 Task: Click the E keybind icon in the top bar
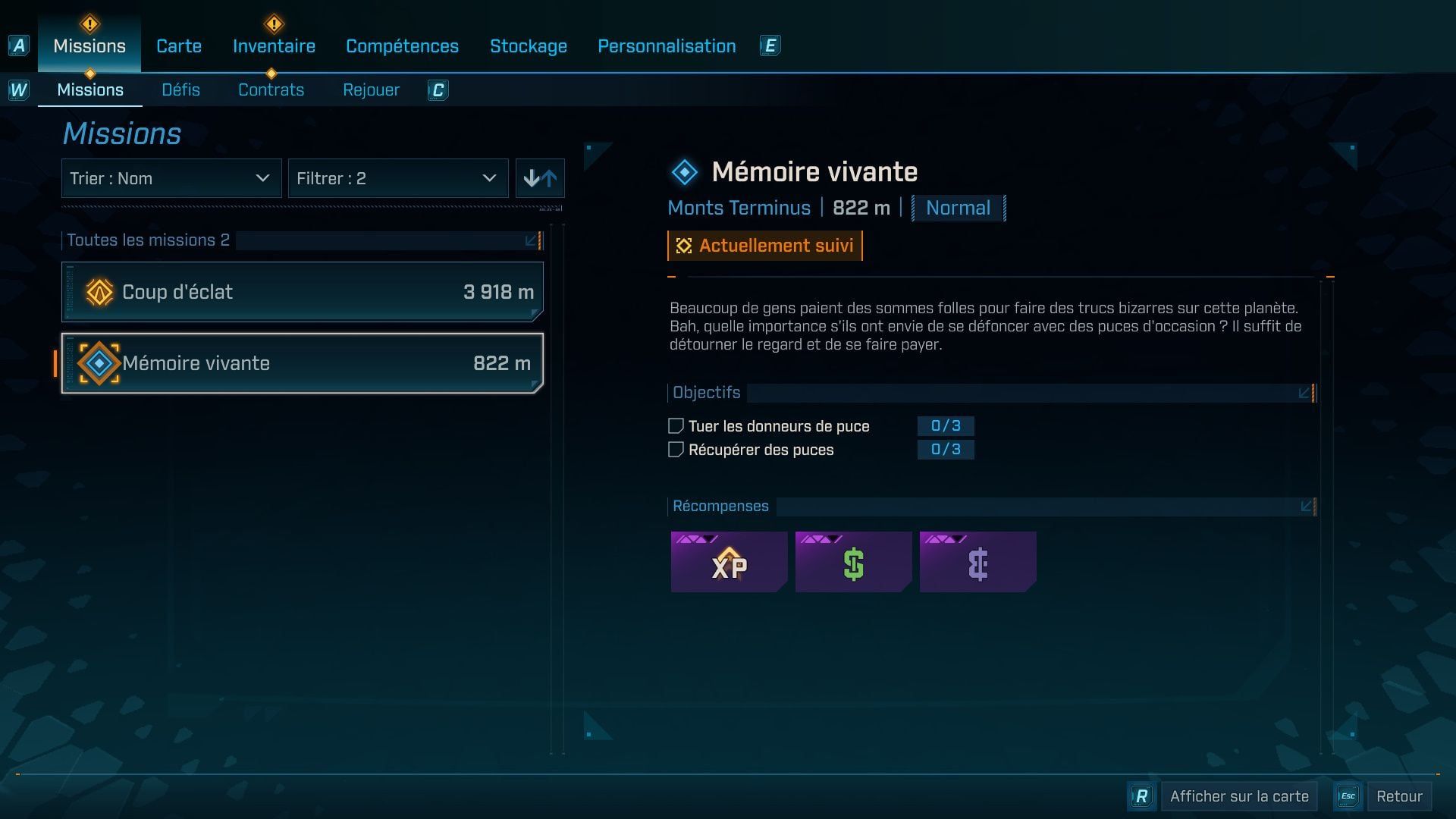click(x=770, y=45)
